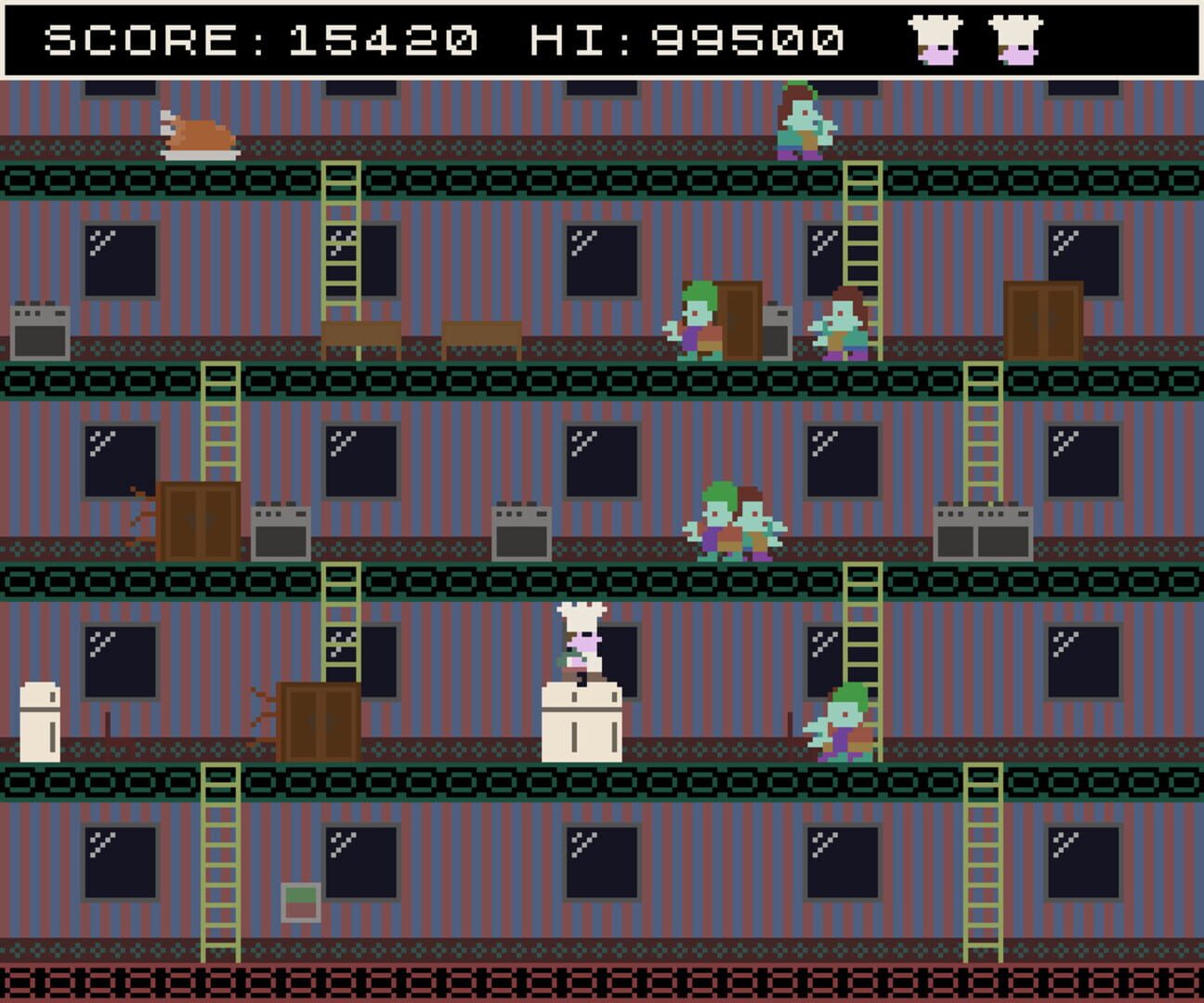Toggle the tipped-over brown cabinet with legs

click(x=316, y=720)
